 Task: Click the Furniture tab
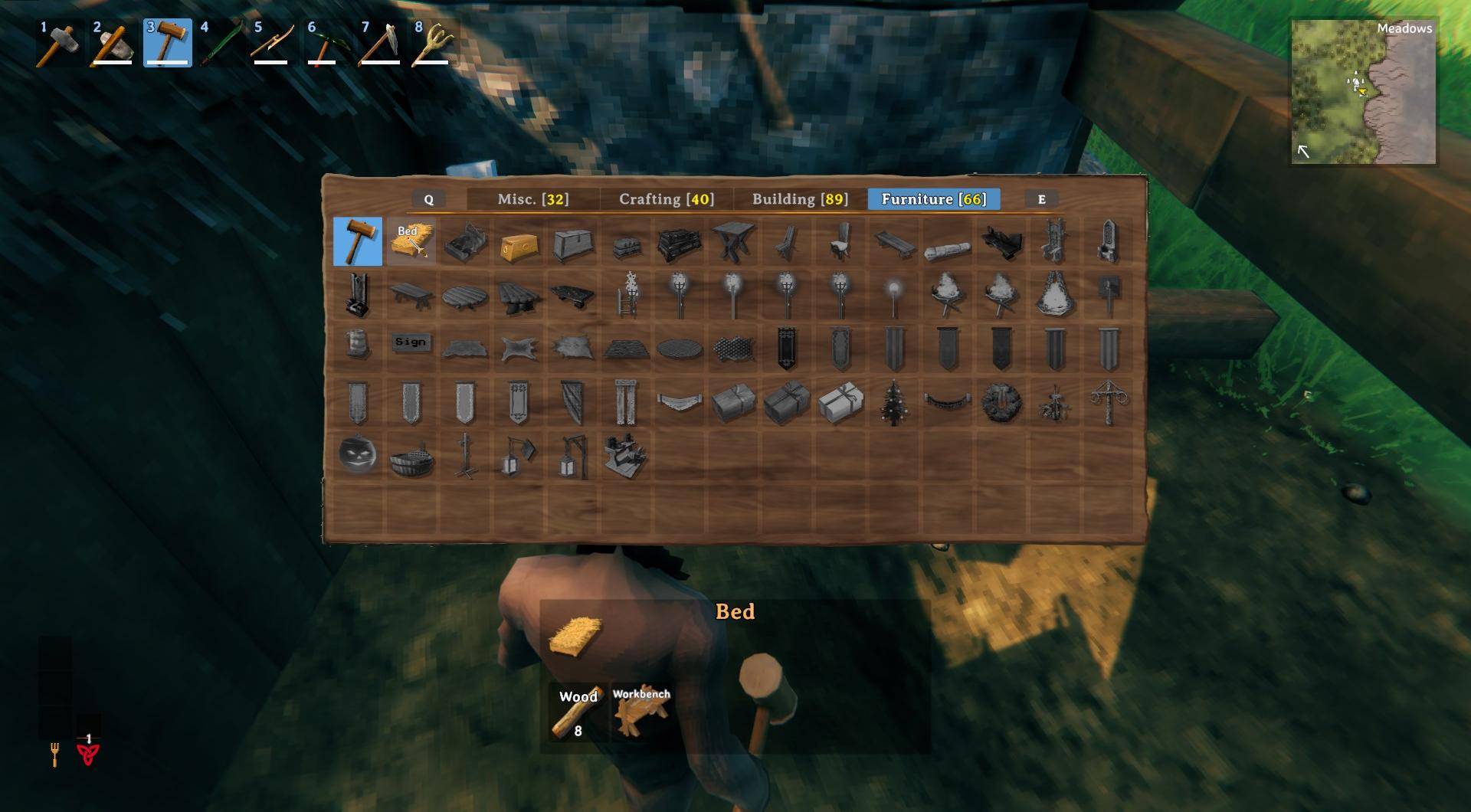tap(933, 199)
